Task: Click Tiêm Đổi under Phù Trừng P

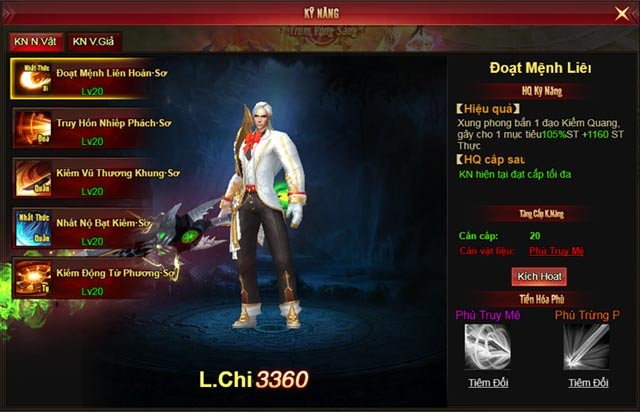Action: point(588,382)
